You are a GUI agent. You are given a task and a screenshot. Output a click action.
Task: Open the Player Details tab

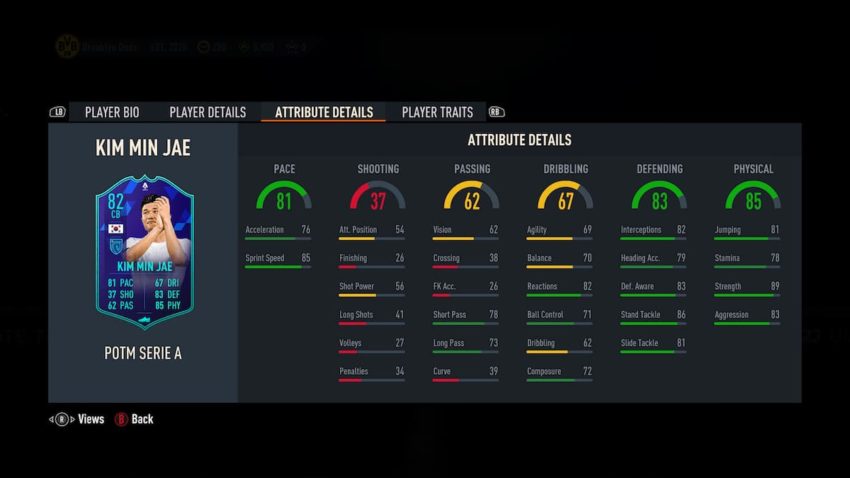207,112
